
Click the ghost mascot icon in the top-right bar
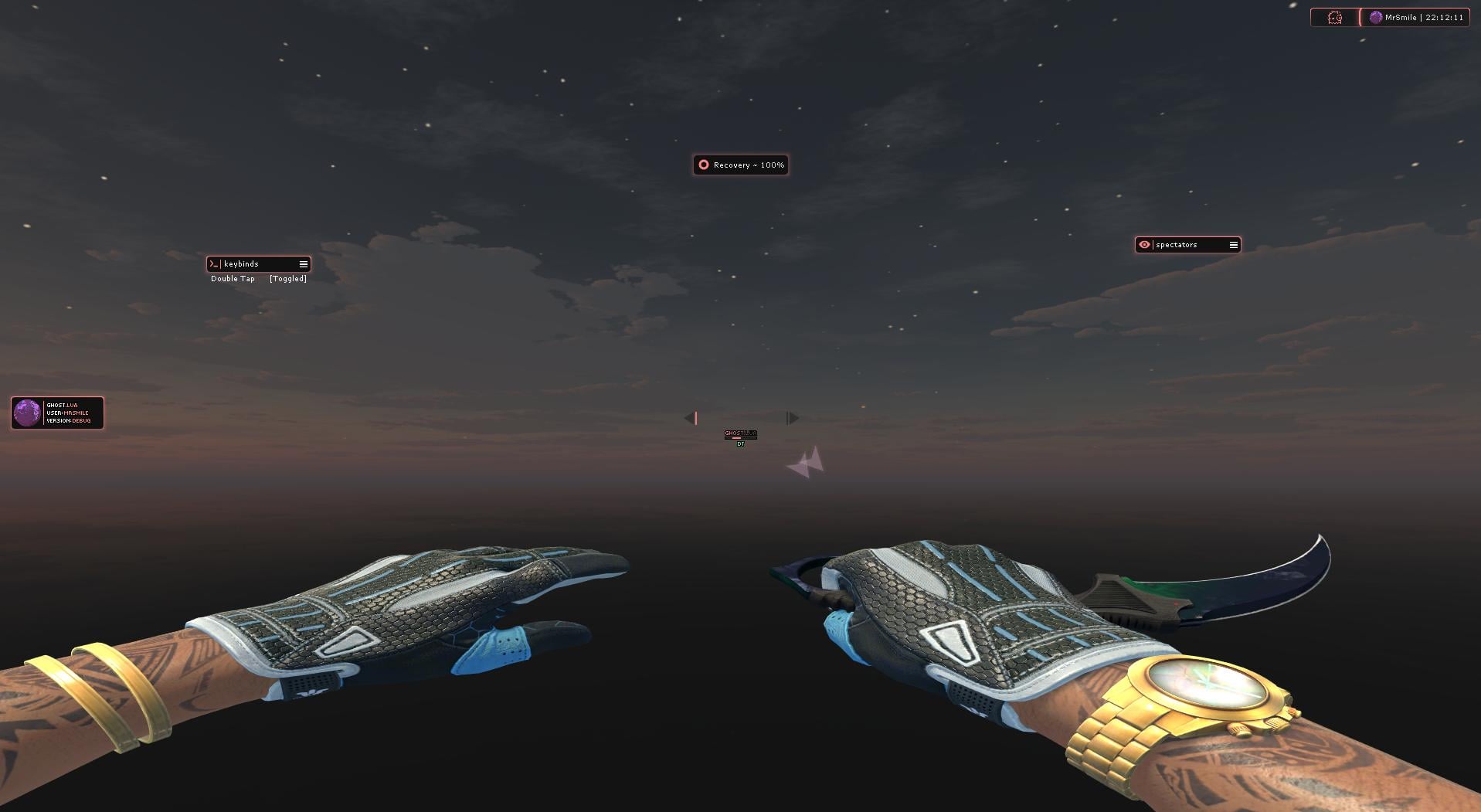point(1334,17)
